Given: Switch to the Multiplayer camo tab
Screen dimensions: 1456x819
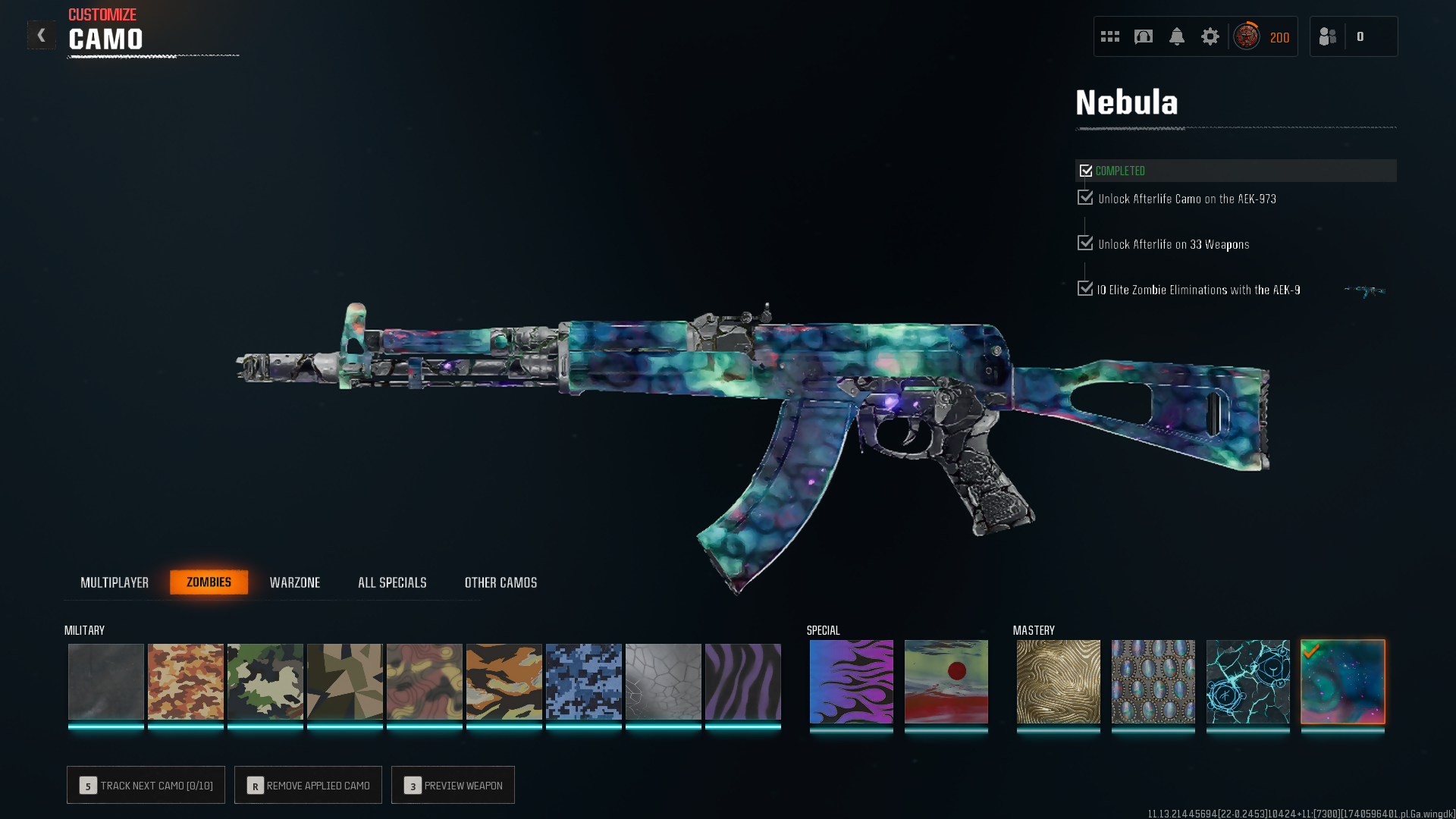Looking at the screenshot, I should [x=115, y=582].
